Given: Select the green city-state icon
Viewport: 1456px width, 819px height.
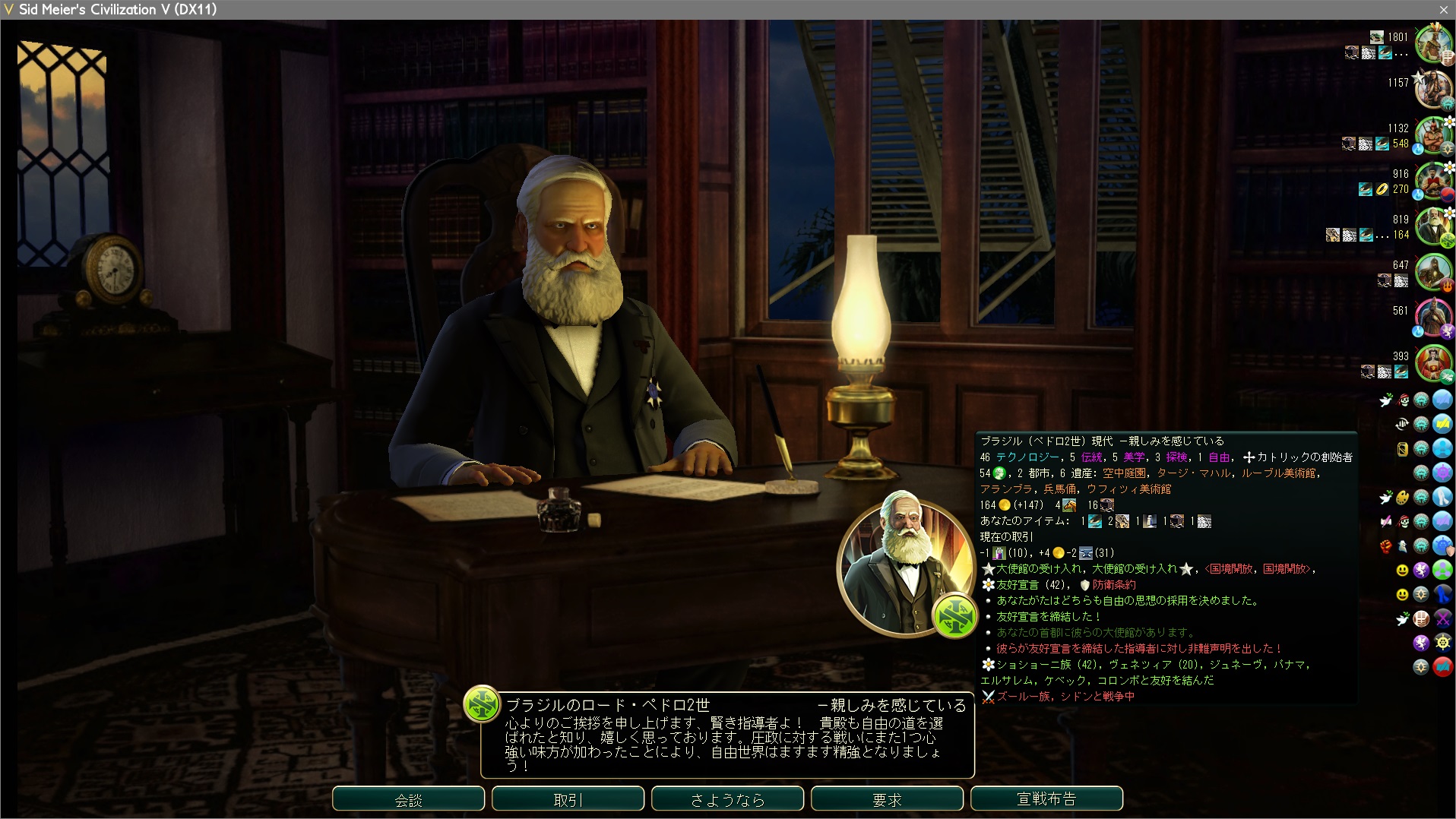Looking at the screenshot, I should 1442,570.
